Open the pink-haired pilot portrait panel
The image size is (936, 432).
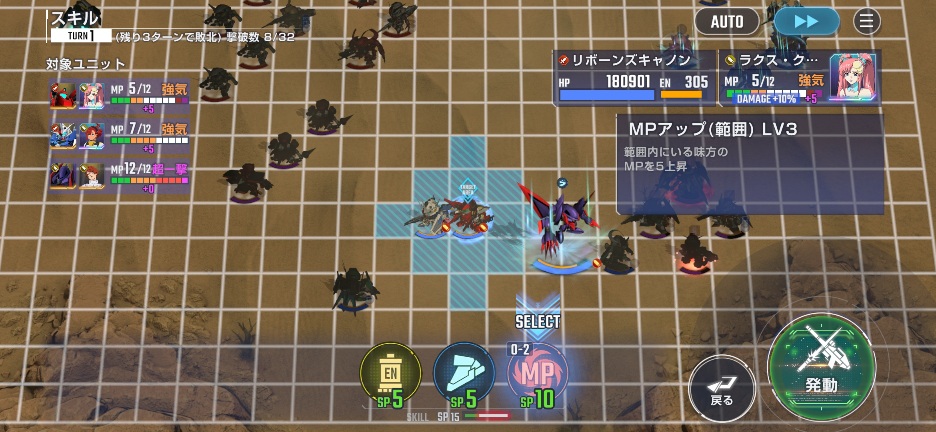(x=853, y=77)
